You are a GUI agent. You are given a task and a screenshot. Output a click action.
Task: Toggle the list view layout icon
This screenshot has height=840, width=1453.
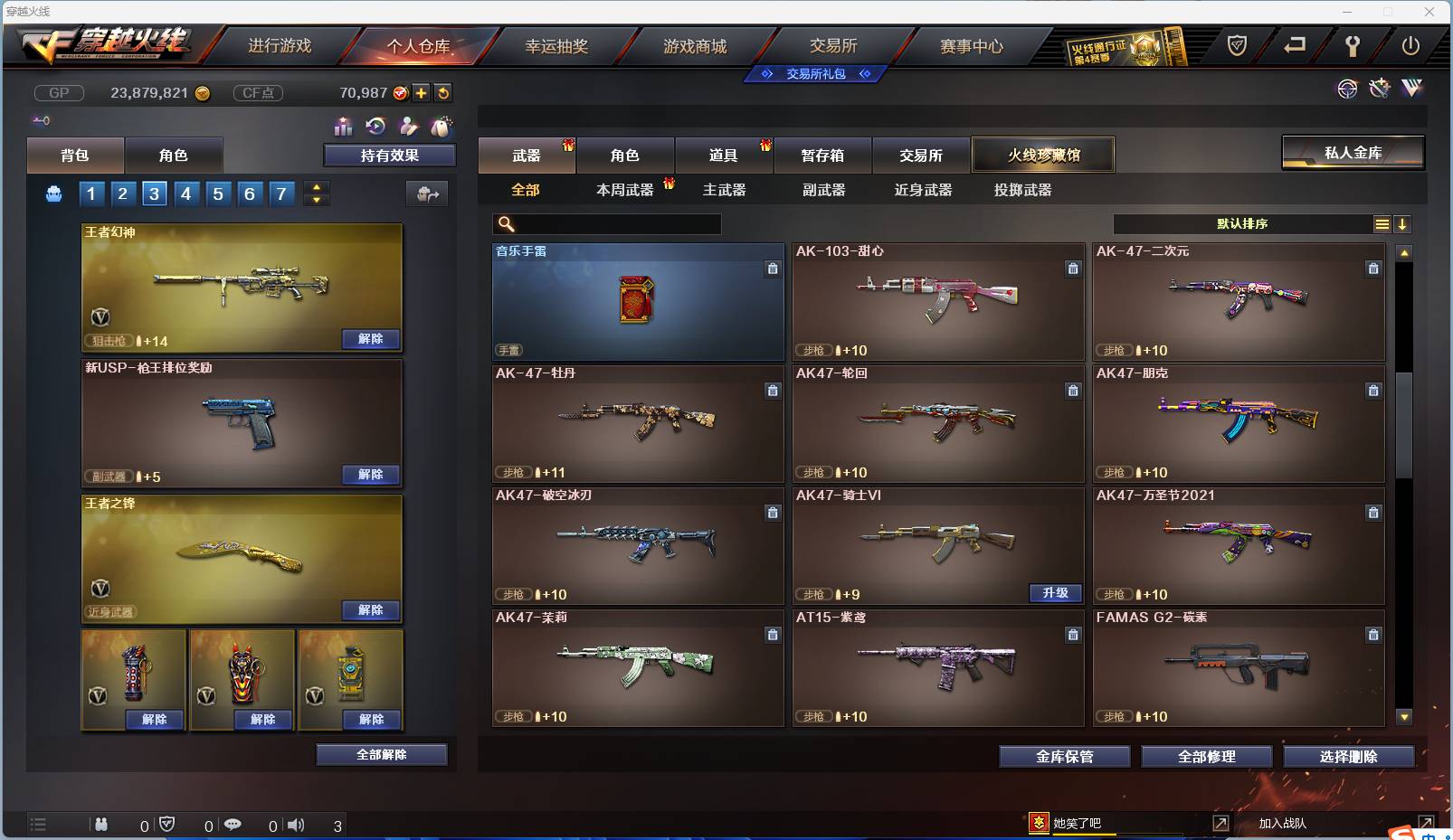pyautogui.click(x=1383, y=223)
